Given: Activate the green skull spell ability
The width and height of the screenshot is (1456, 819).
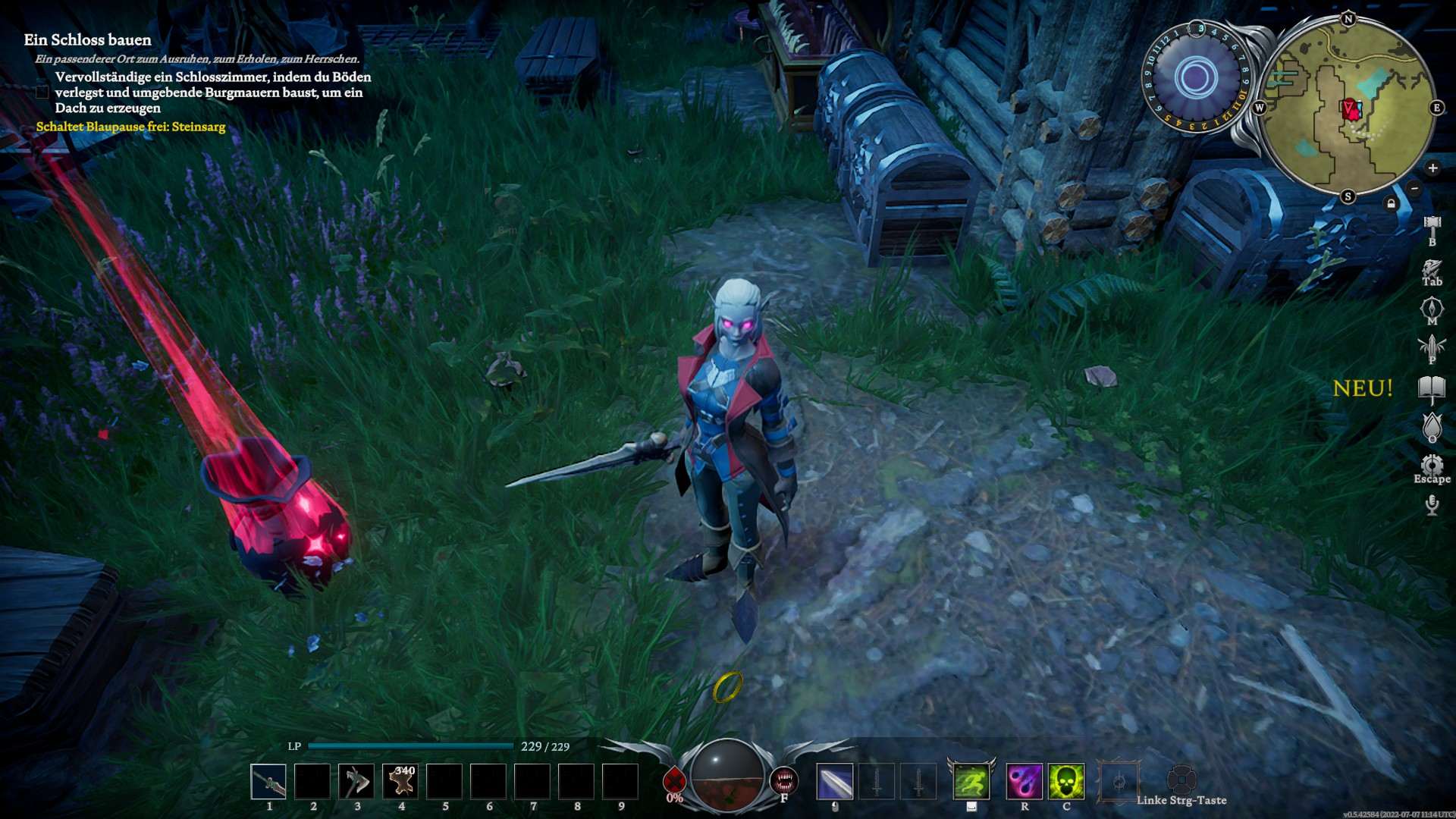Looking at the screenshot, I should point(1066,782).
